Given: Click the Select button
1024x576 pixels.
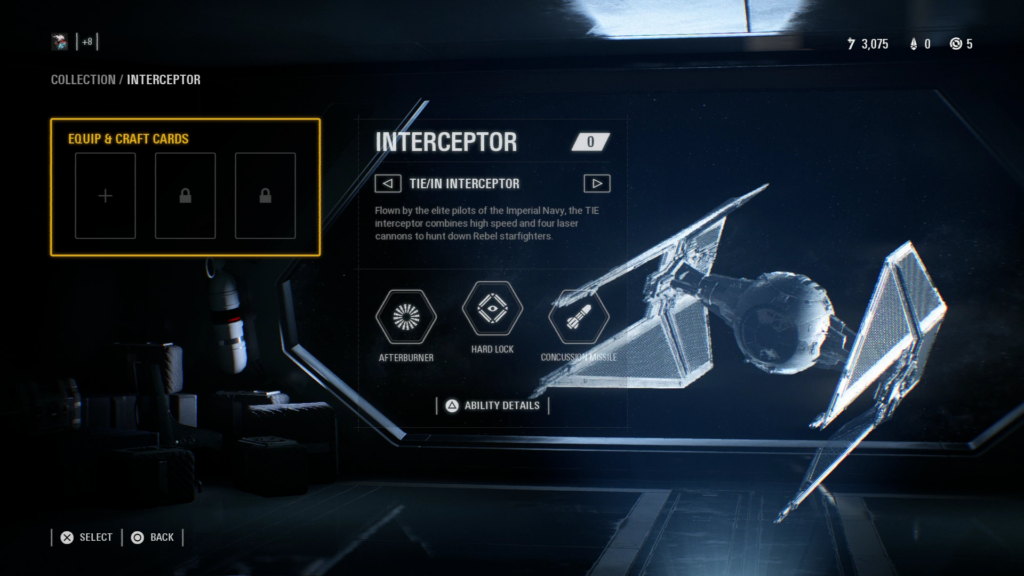Looking at the screenshot, I should pyautogui.click(x=86, y=537).
